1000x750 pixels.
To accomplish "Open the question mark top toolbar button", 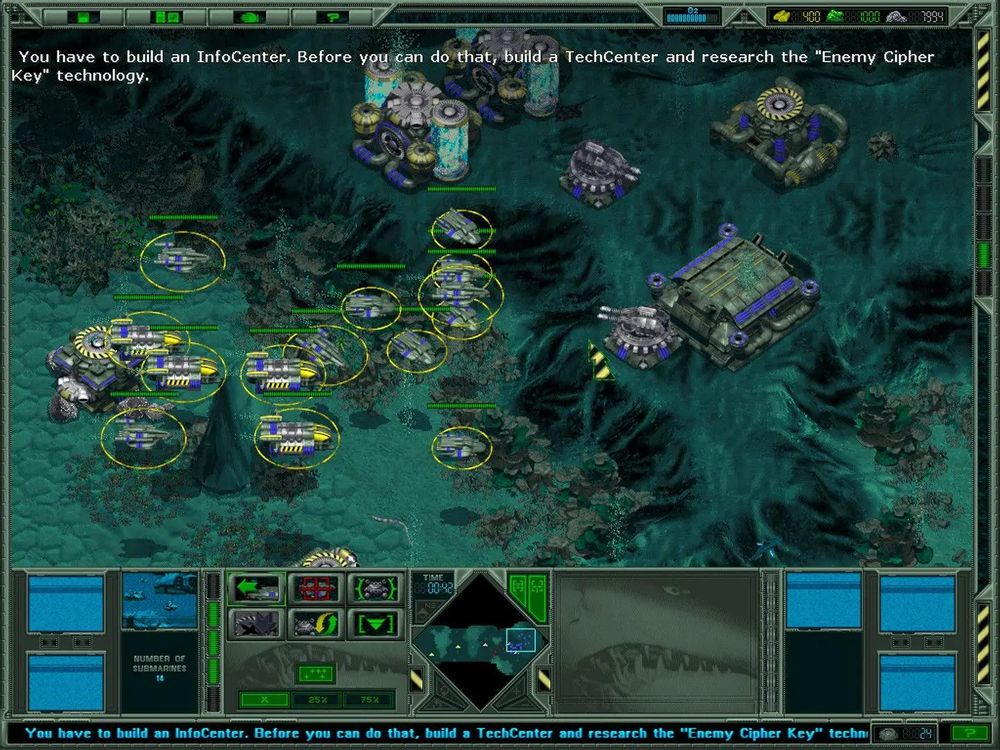I will (330, 16).
